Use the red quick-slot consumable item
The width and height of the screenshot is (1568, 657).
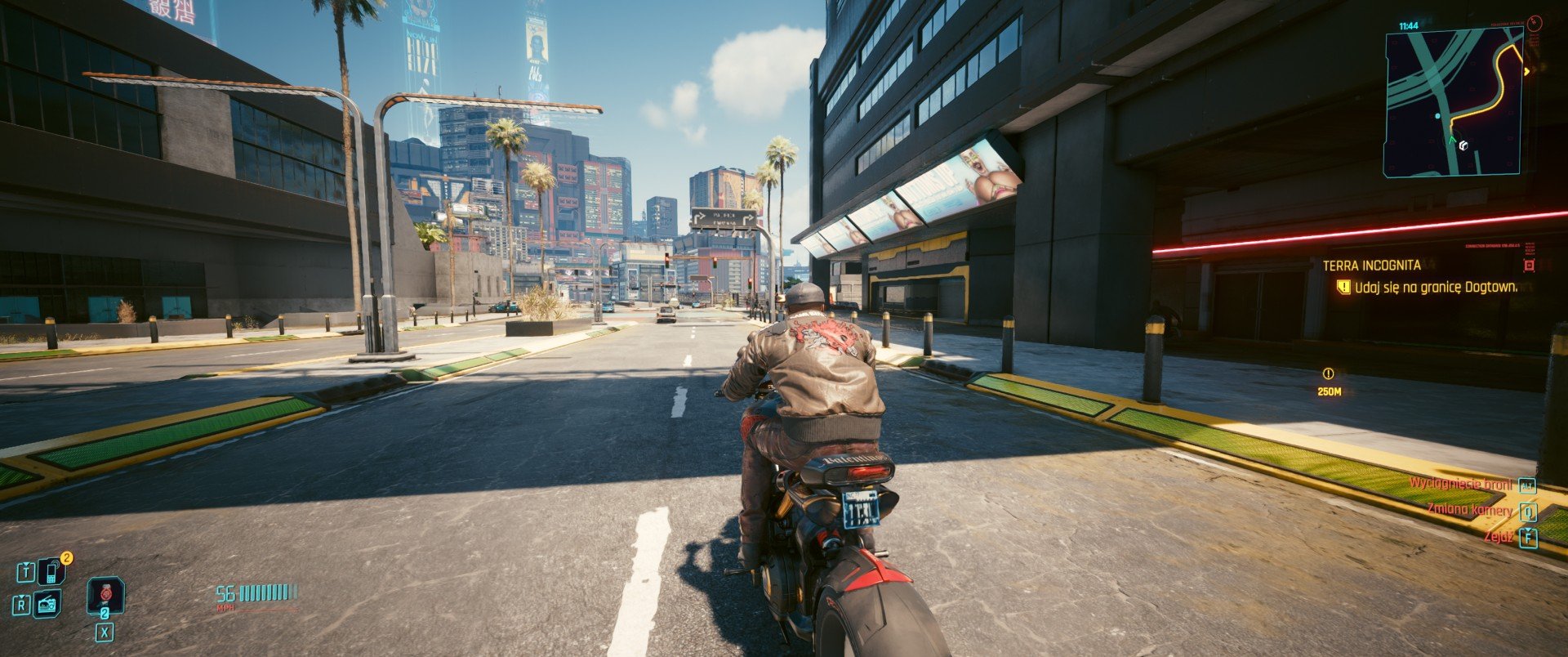pos(105,594)
